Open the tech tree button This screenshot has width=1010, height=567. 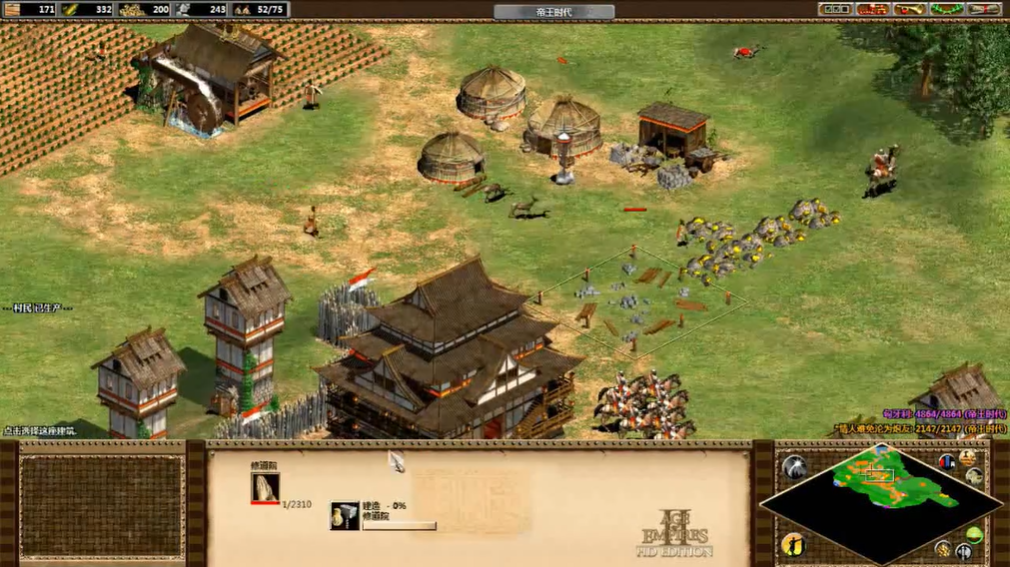[x=872, y=9]
